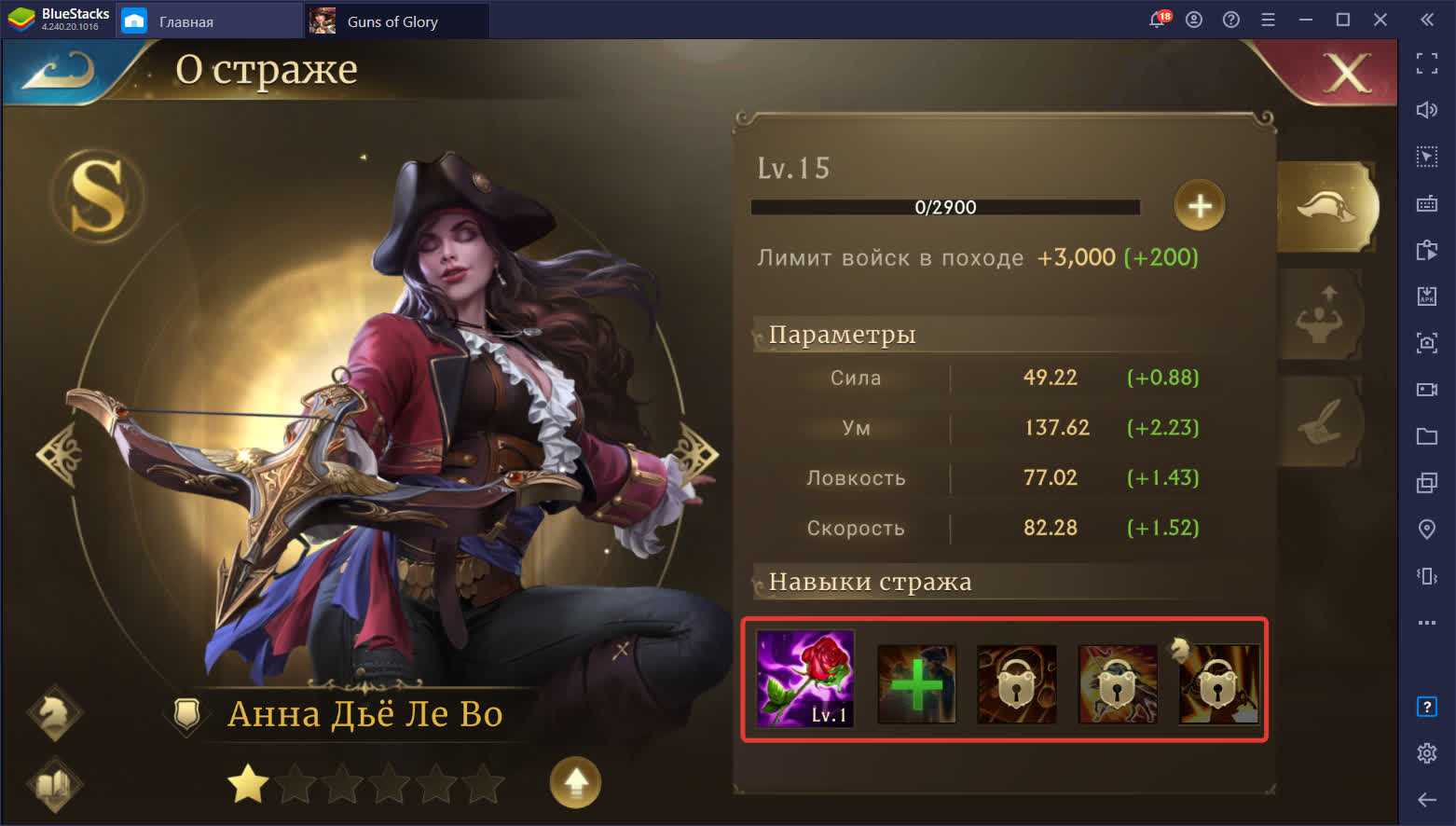Close the guardian info screen
The width and height of the screenshot is (1456, 826).
tap(1346, 73)
